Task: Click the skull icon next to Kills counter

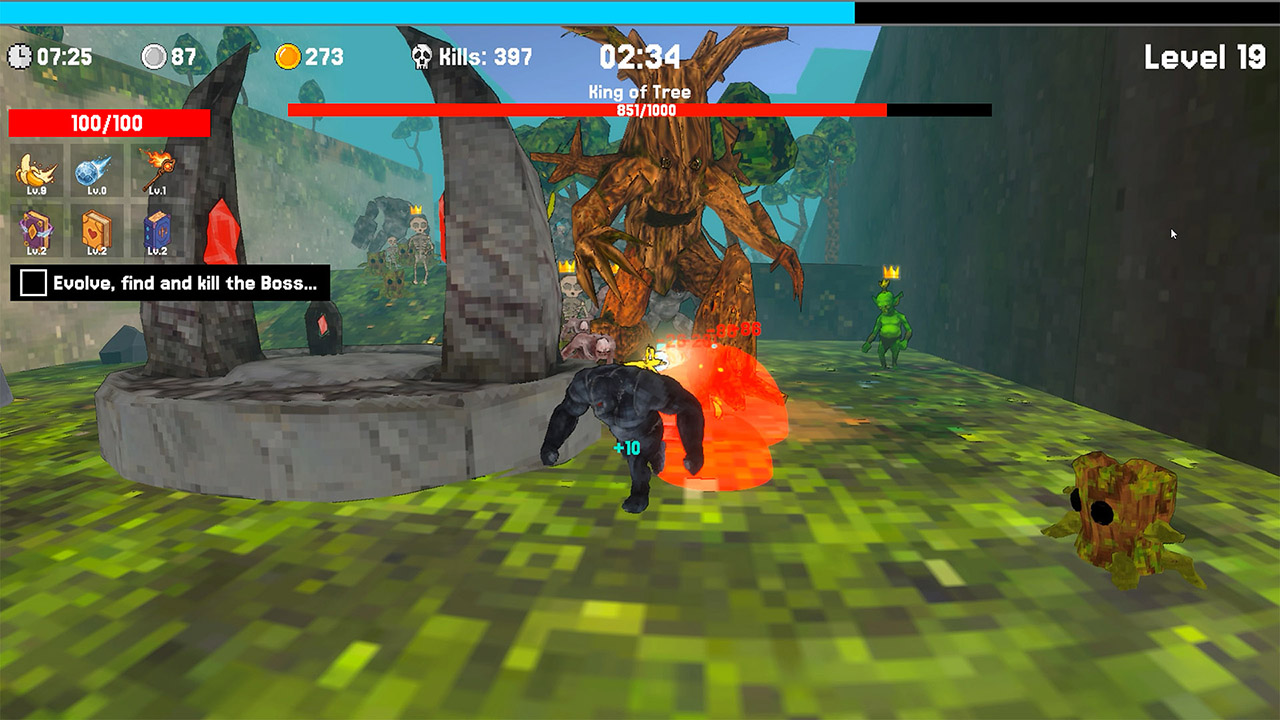Action: pos(424,57)
